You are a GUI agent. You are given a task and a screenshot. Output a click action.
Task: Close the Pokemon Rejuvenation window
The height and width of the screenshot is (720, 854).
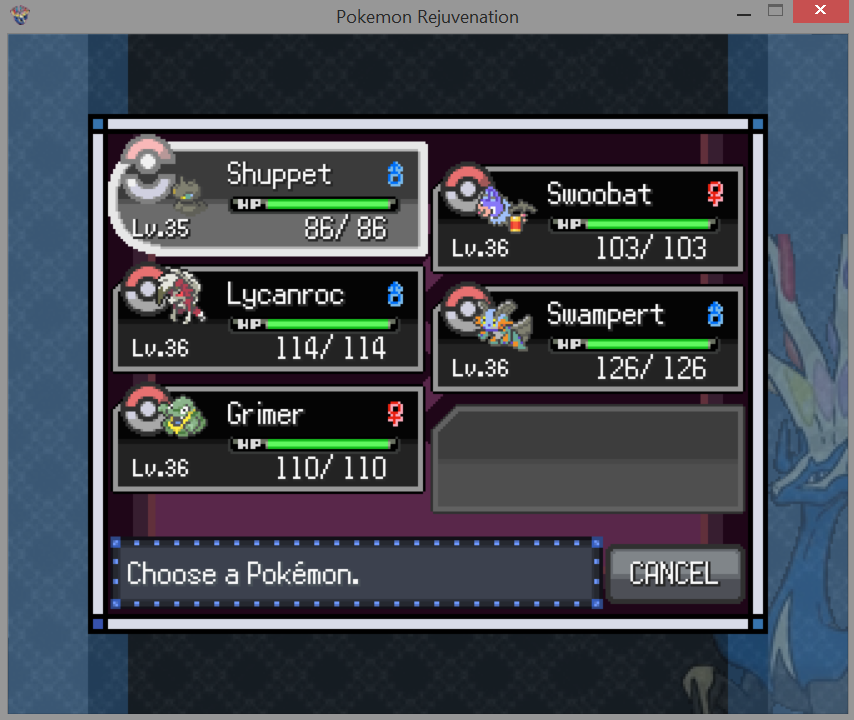click(x=821, y=12)
